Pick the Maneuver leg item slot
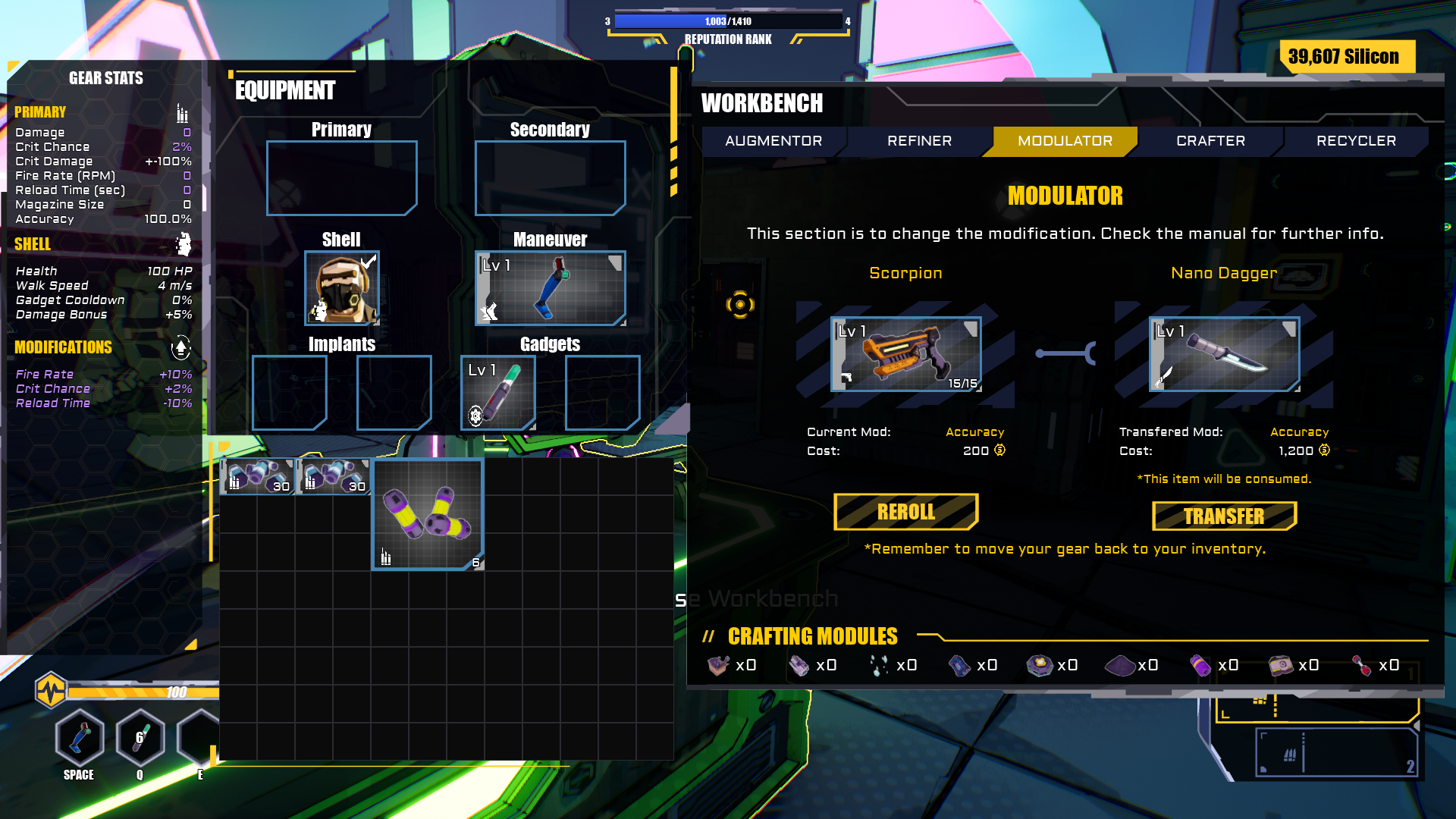The image size is (1456, 819). (x=550, y=289)
